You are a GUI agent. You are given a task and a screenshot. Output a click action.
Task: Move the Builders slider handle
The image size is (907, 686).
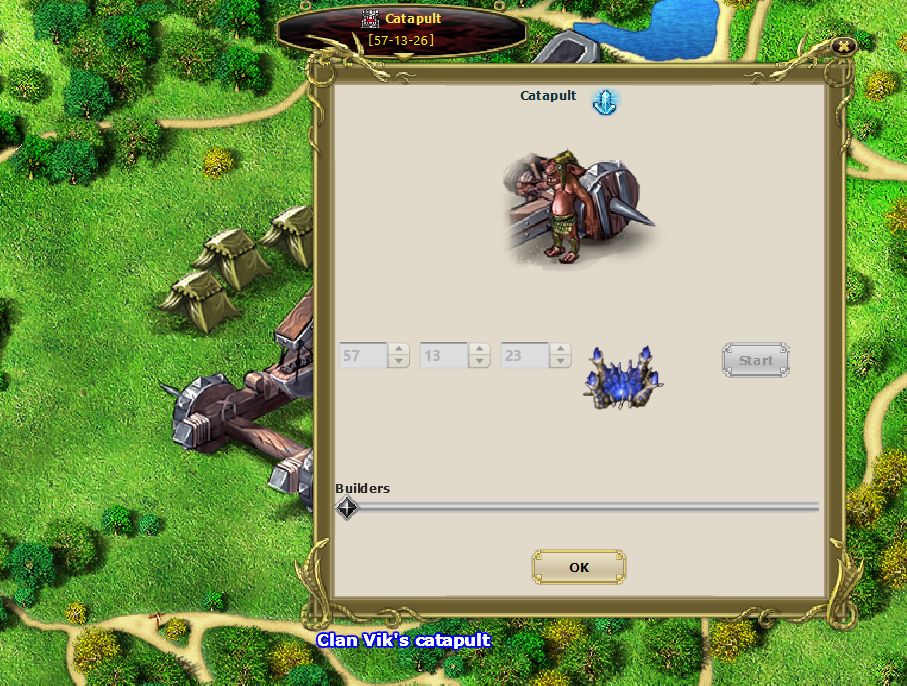(x=346, y=508)
